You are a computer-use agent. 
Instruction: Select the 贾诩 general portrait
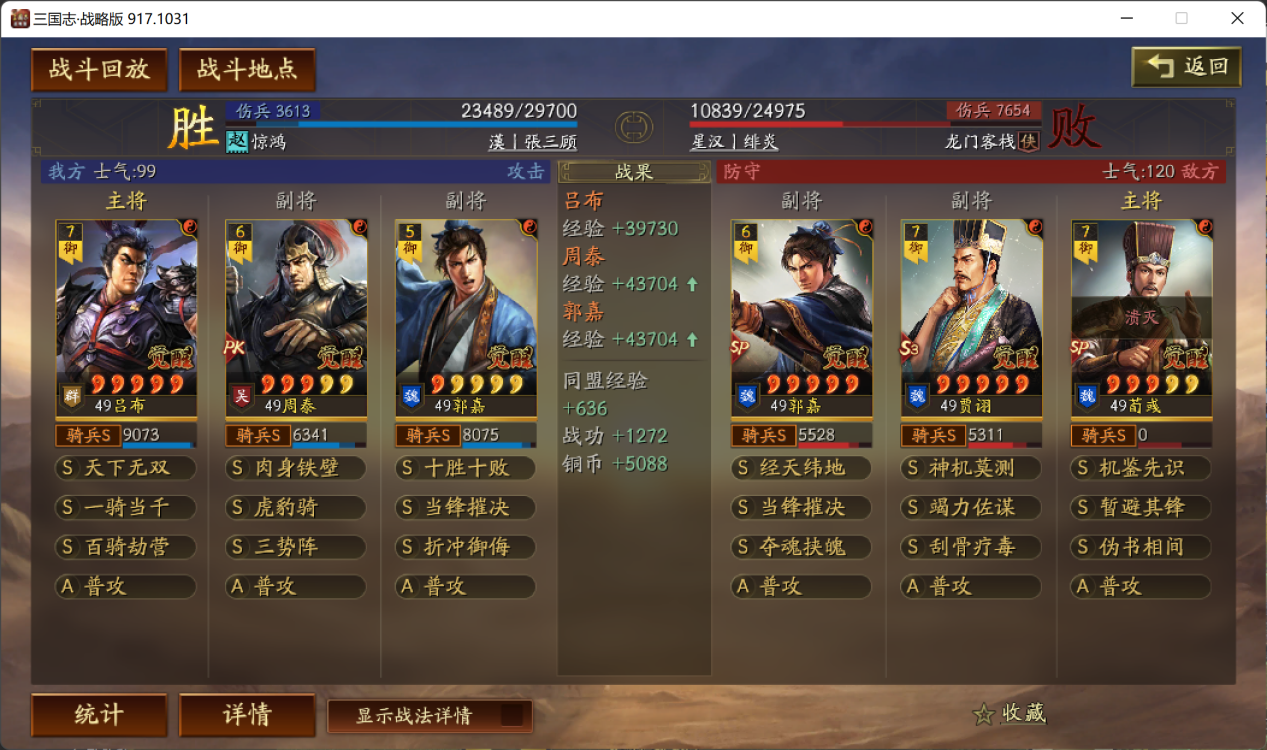pyautogui.click(x=971, y=310)
